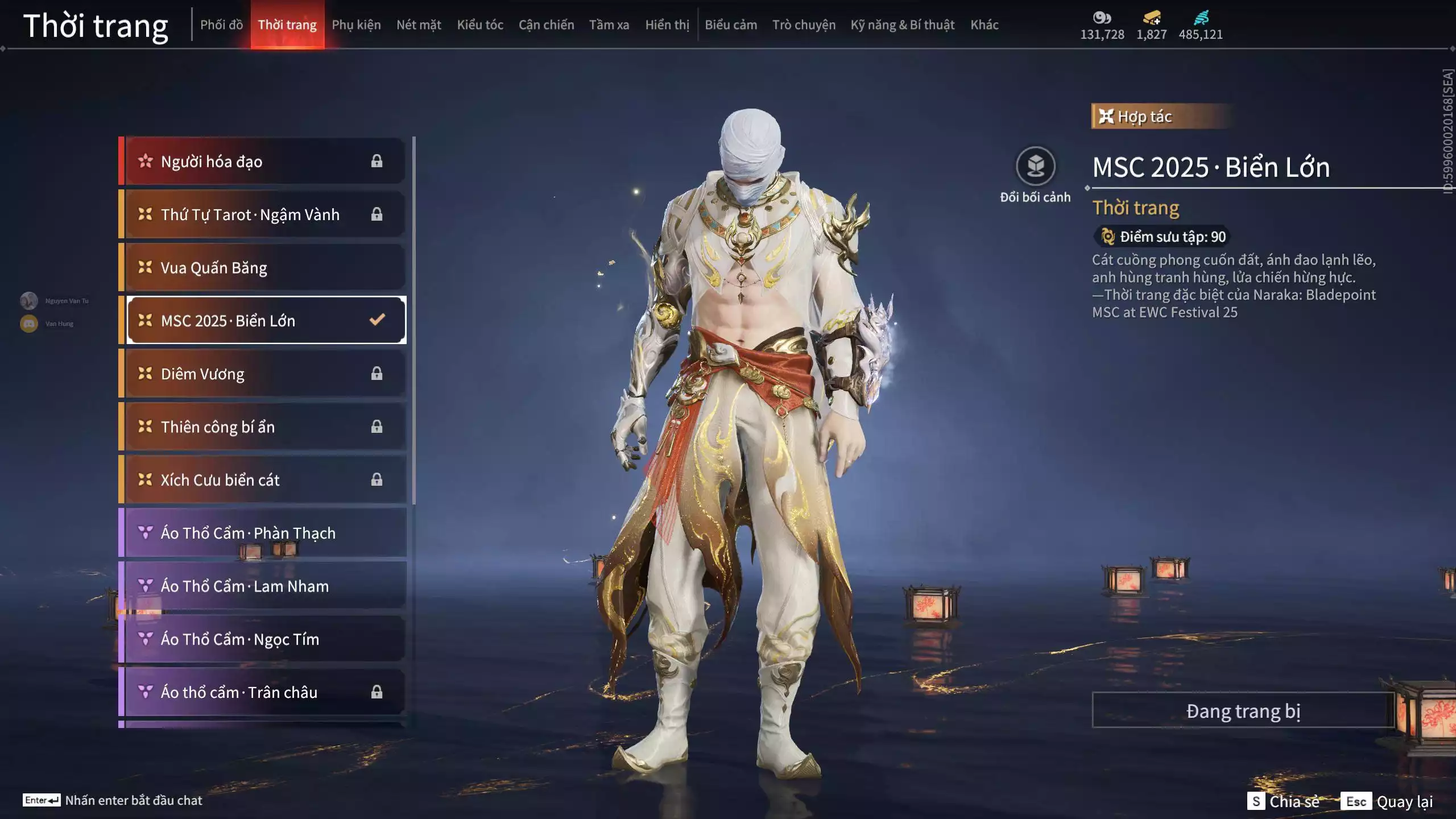This screenshot has height=819, width=1456.
Task: Switch to the Tầm xa tab
Action: coord(609,25)
